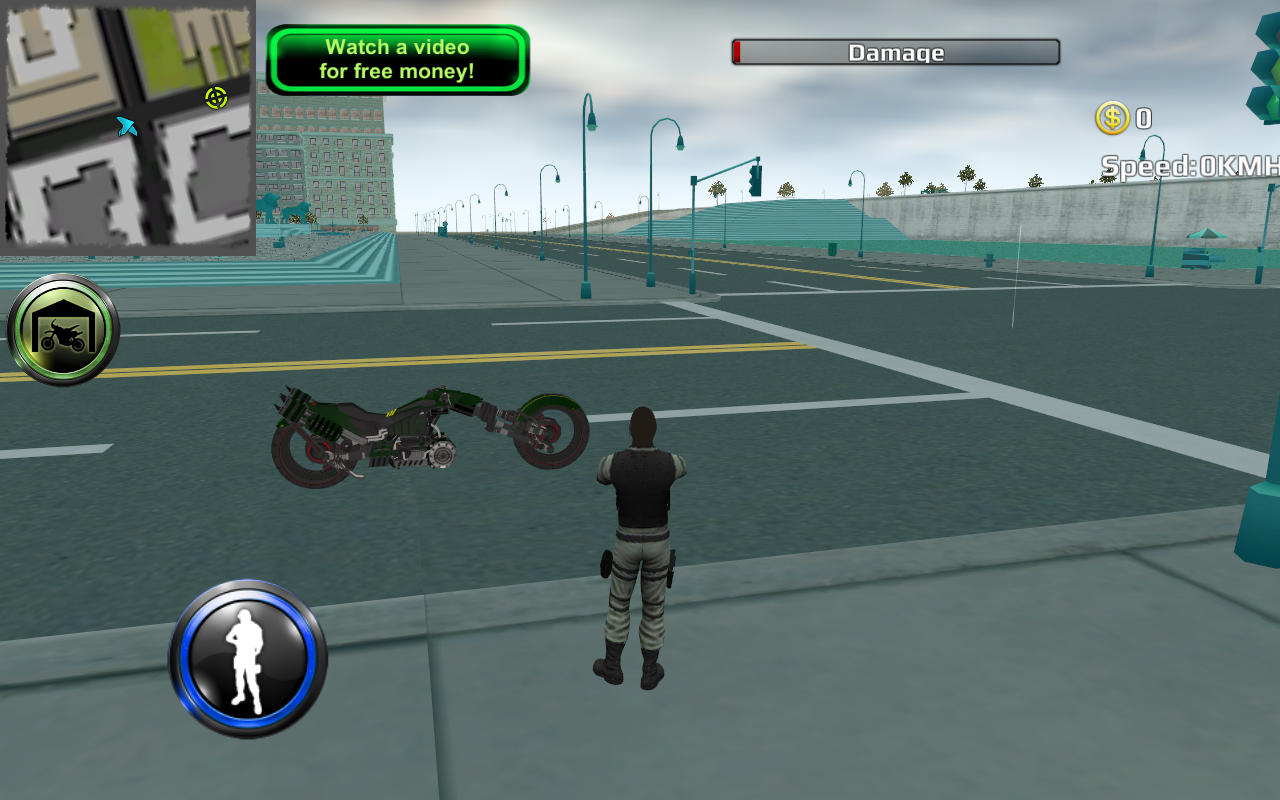Screen dimensions: 1280x800
Task: Tap the Damage health bar
Action: [895, 52]
